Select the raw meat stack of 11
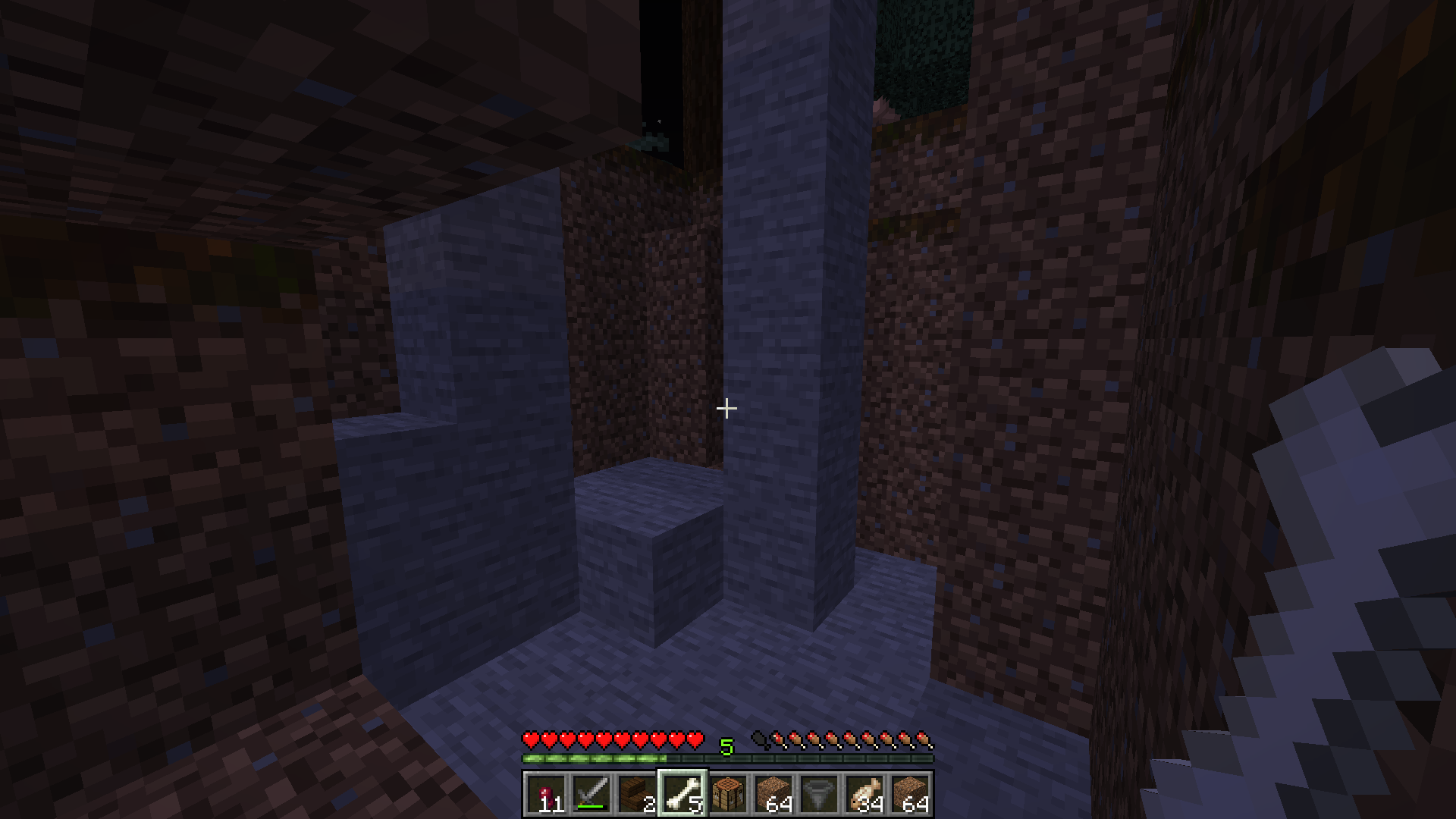 click(x=546, y=794)
